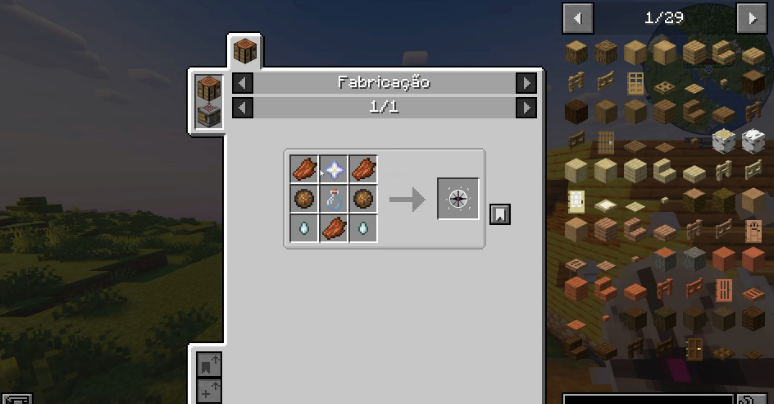The height and width of the screenshot is (404, 774).
Task: Click the compass output slot
Action: coord(458,199)
